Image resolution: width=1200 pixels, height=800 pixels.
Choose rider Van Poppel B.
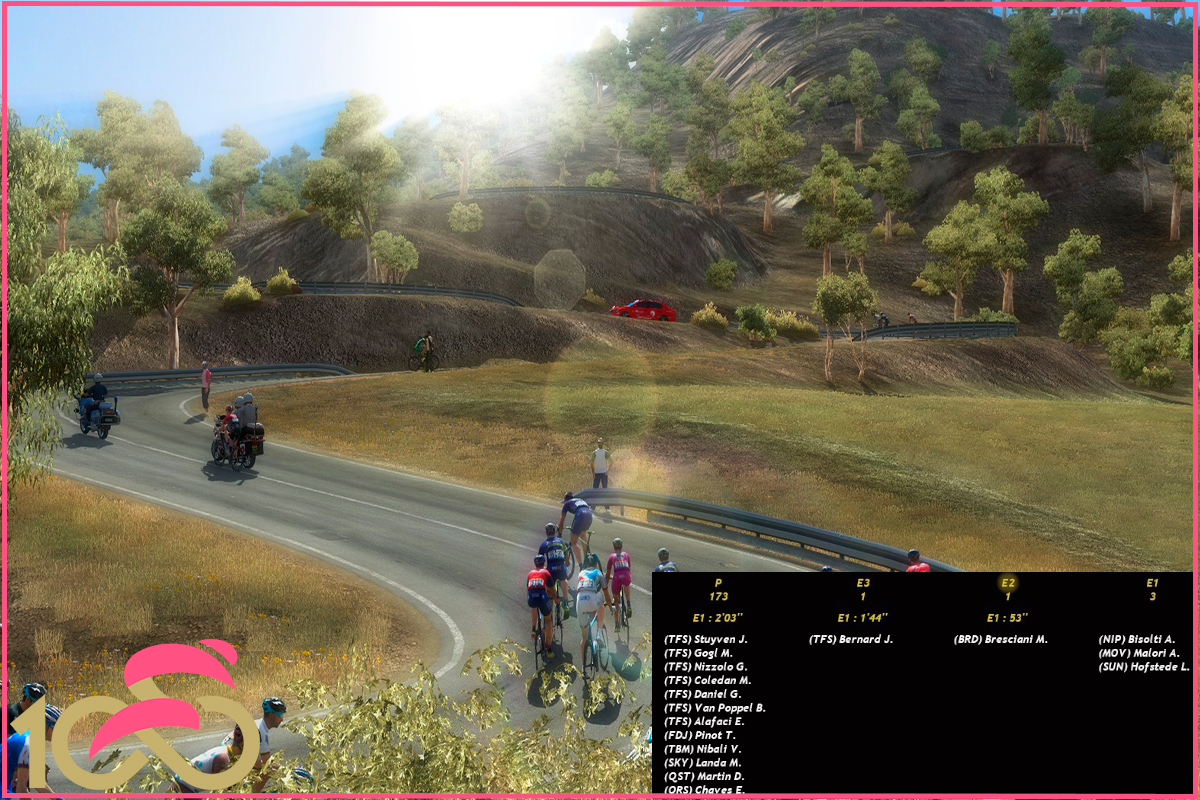pos(714,708)
